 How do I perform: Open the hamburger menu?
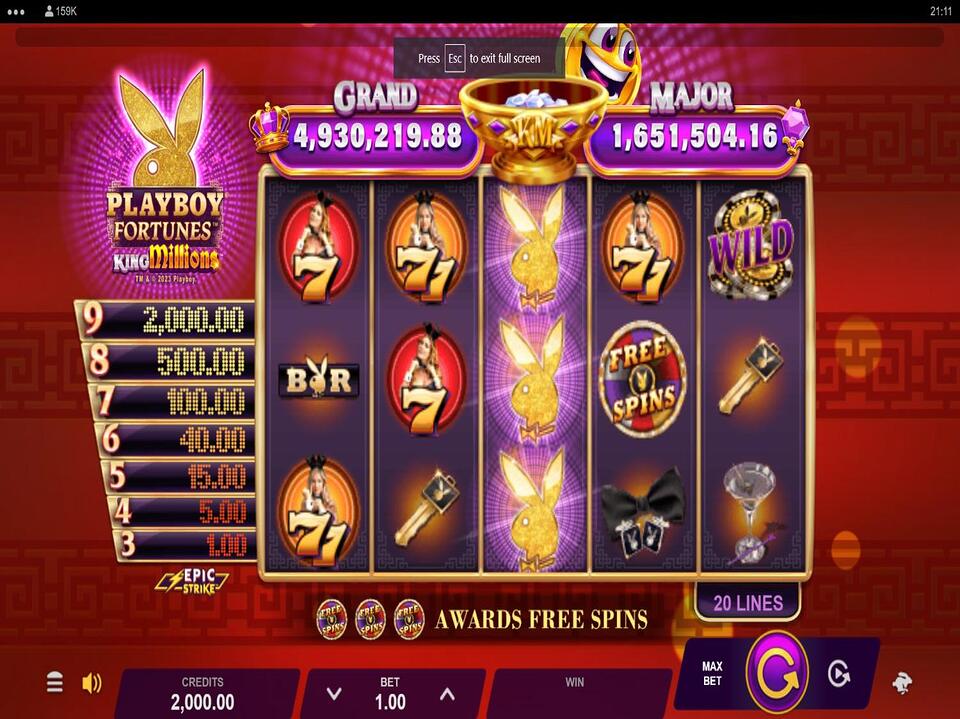pos(55,683)
